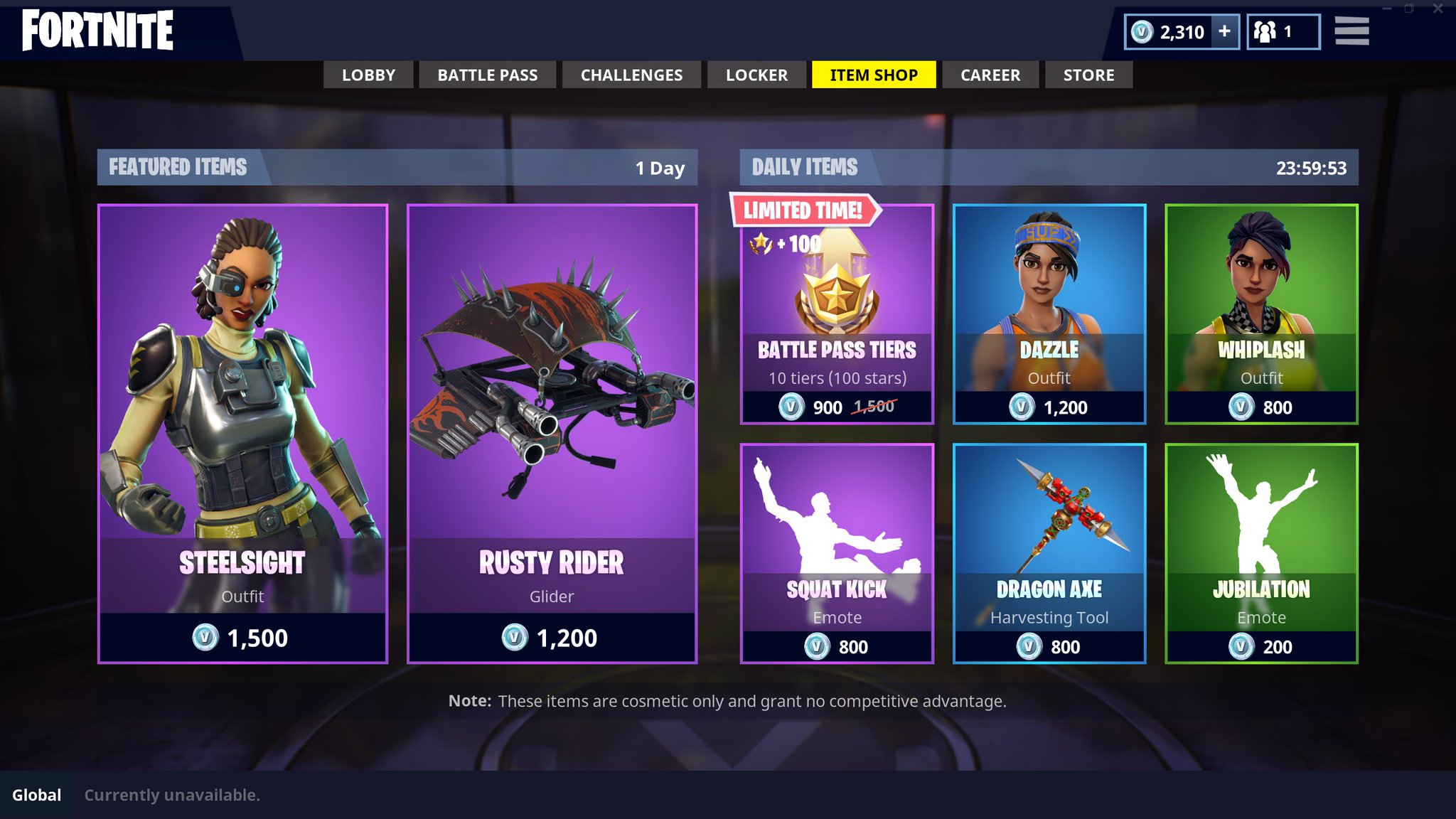The width and height of the screenshot is (1456, 819).
Task: Open the Battle Pass tab
Action: coord(488,75)
